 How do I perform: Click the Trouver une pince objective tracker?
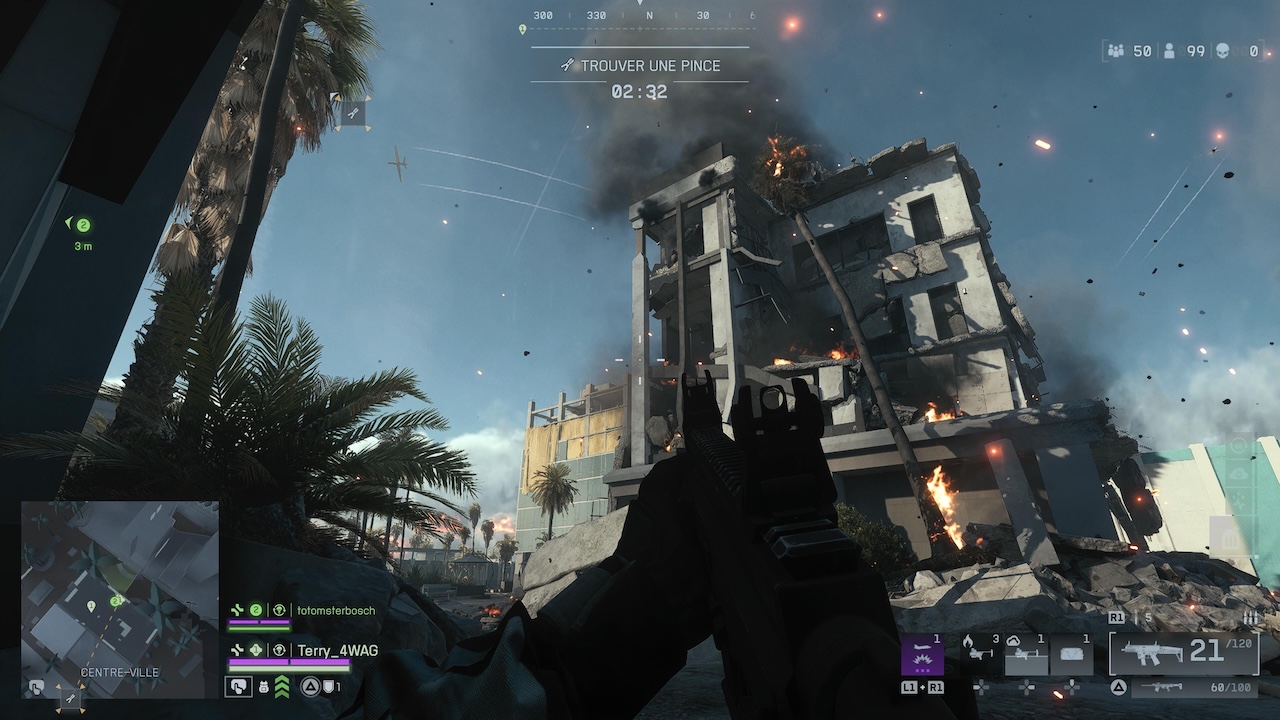click(640, 66)
